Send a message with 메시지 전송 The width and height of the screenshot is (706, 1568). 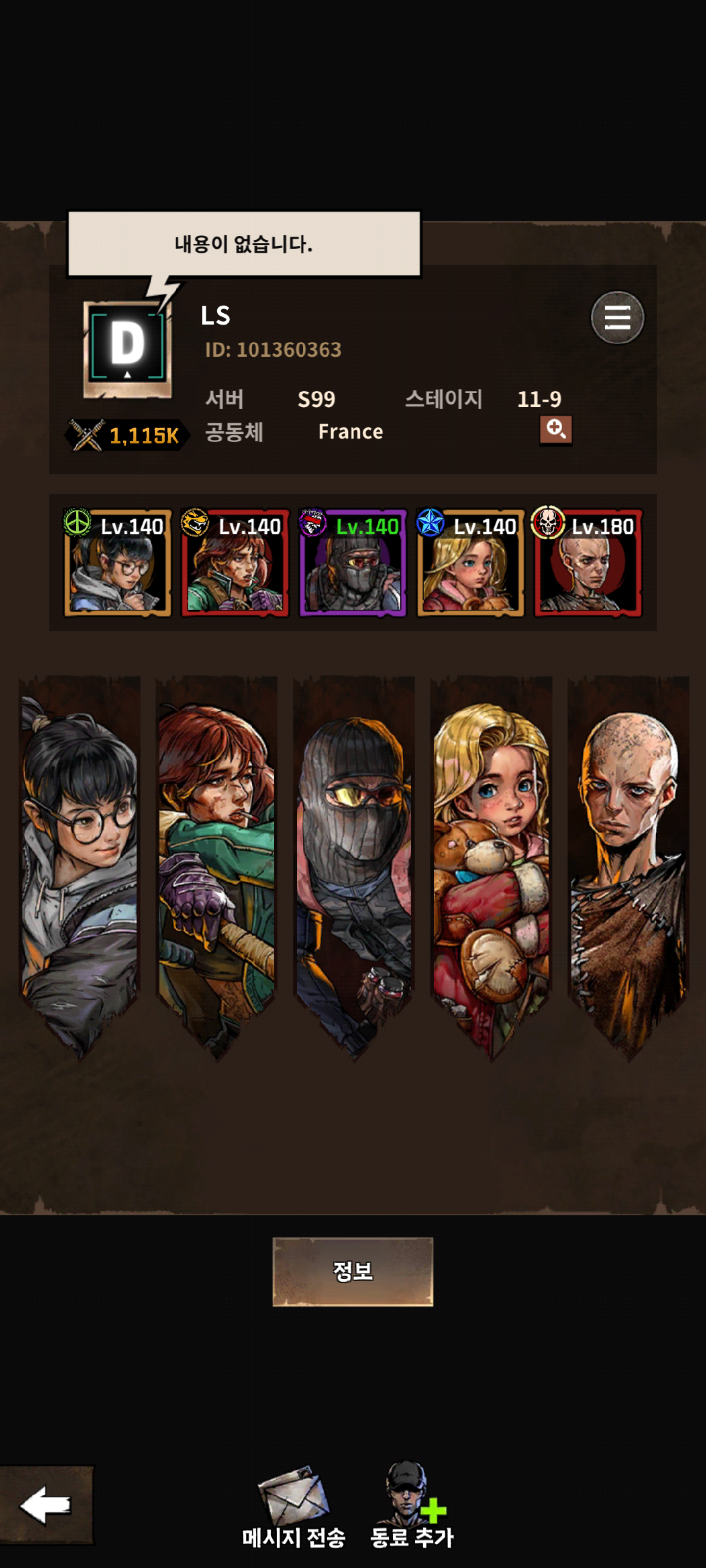[x=294, y=1507]
